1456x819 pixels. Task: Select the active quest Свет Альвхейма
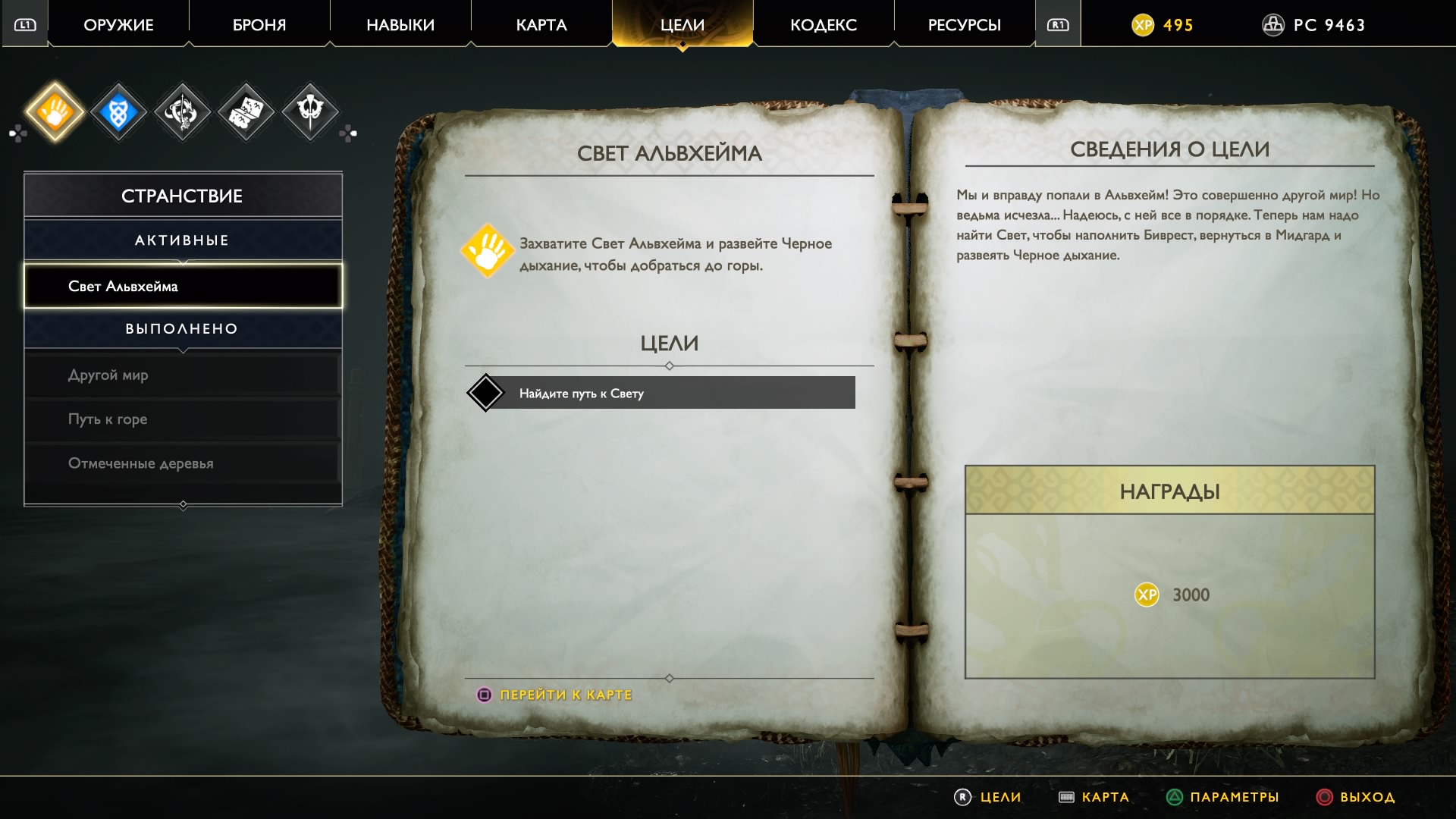click(x=183, y=286)
